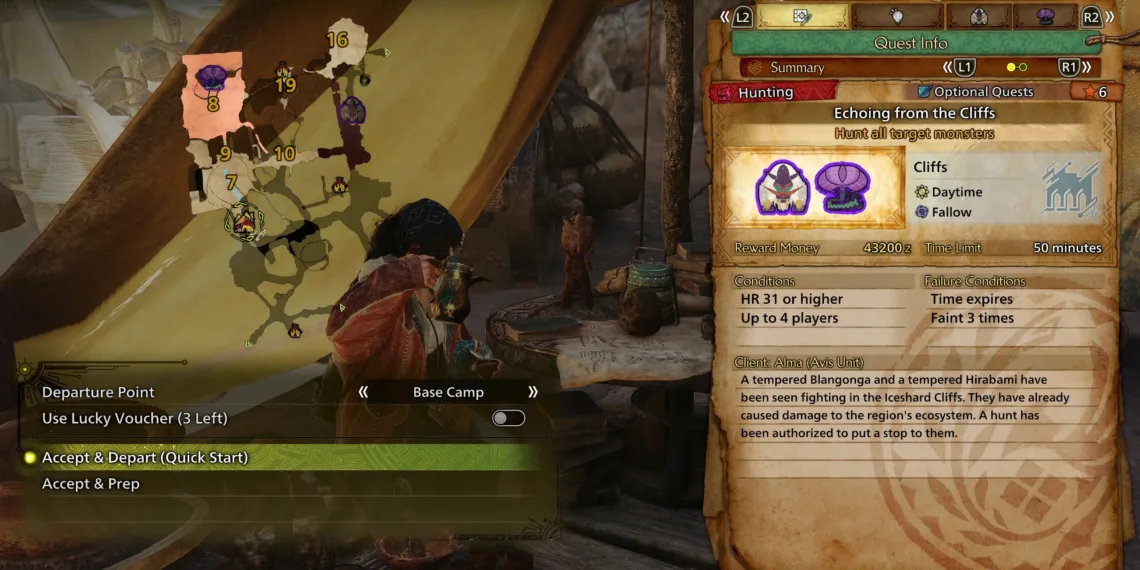
Task: Select the highlighted base camp marker on map
Action: pyautogui.click(x=243, y=219)
